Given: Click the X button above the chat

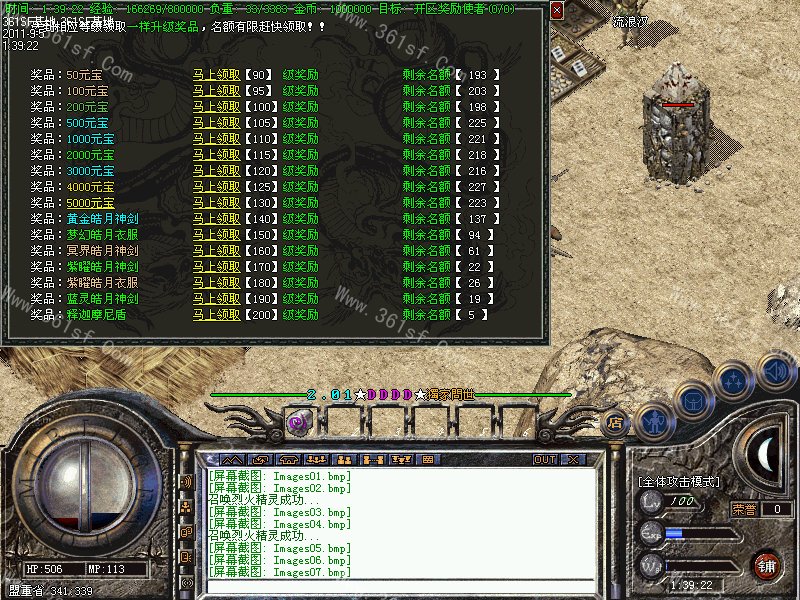Looking at the screenshot, I should (573, 459).
